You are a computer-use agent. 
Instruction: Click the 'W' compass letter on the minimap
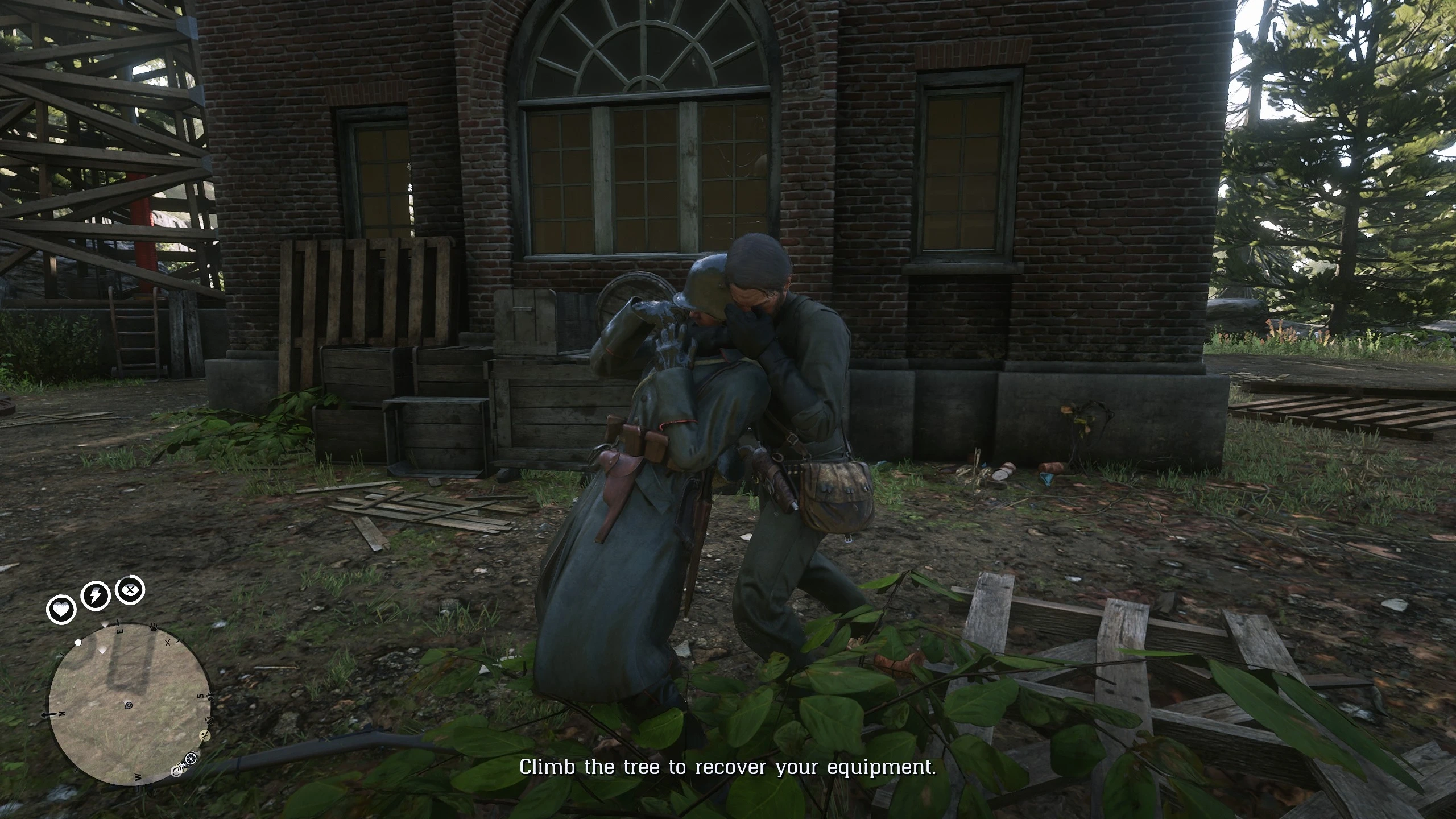[x=137, y=777]
